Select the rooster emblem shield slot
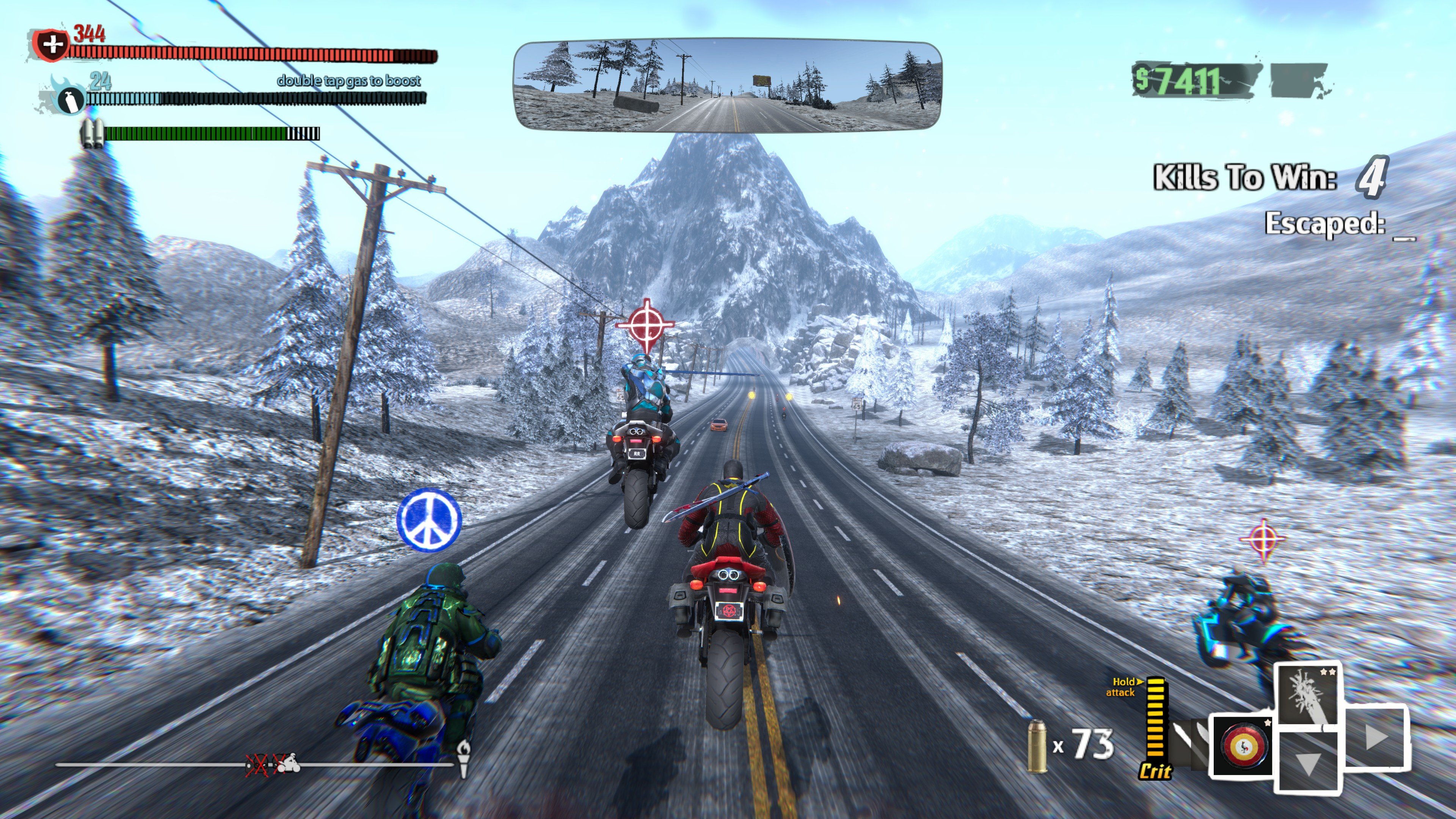1456x819 pixels. click(1242, 745)
